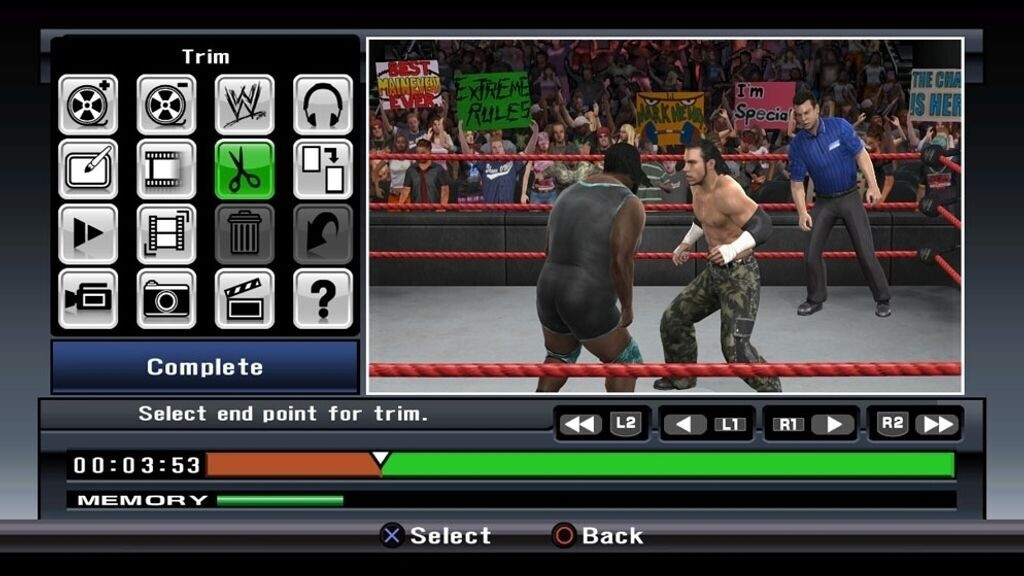Viewport: 1024px width, 576px height.
Task: Select the film strip tool
Action: tap(166, 169)
